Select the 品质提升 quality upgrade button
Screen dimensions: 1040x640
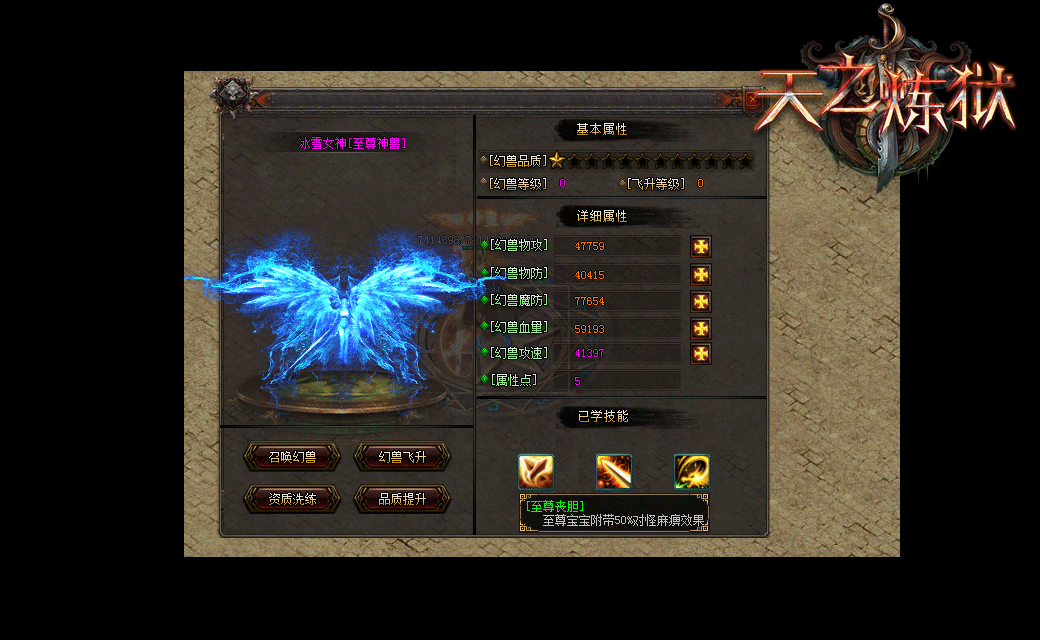(402, 499)
